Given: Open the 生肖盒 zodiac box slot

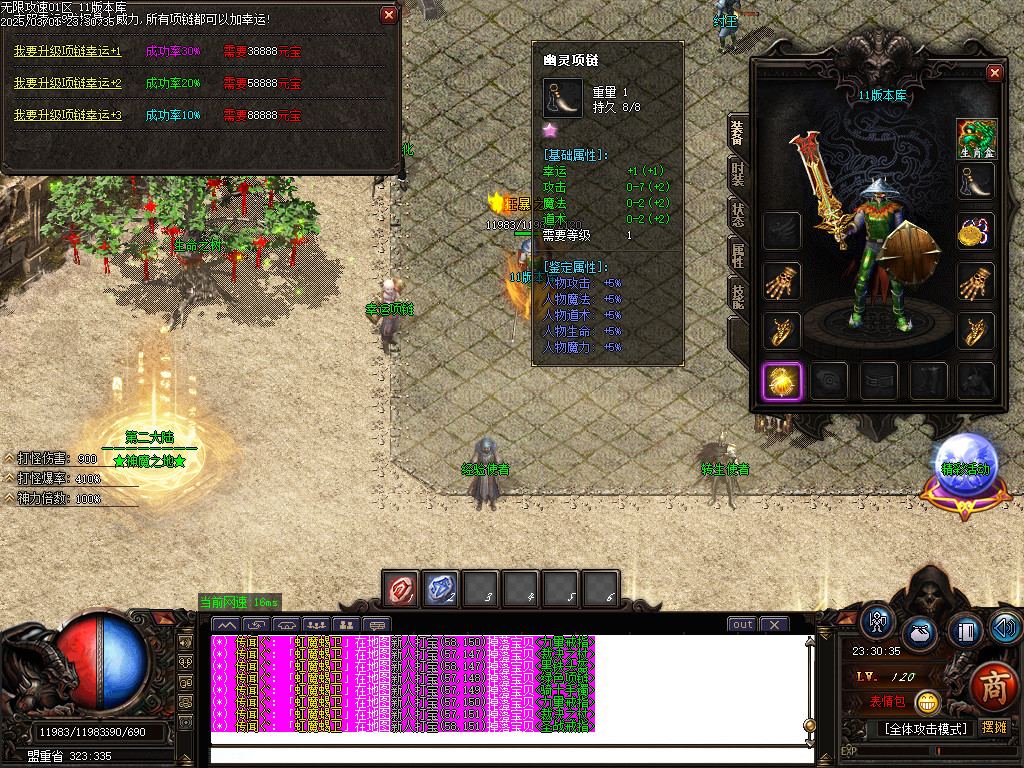Looking at the screenshot, I should (x=976, y=138).
